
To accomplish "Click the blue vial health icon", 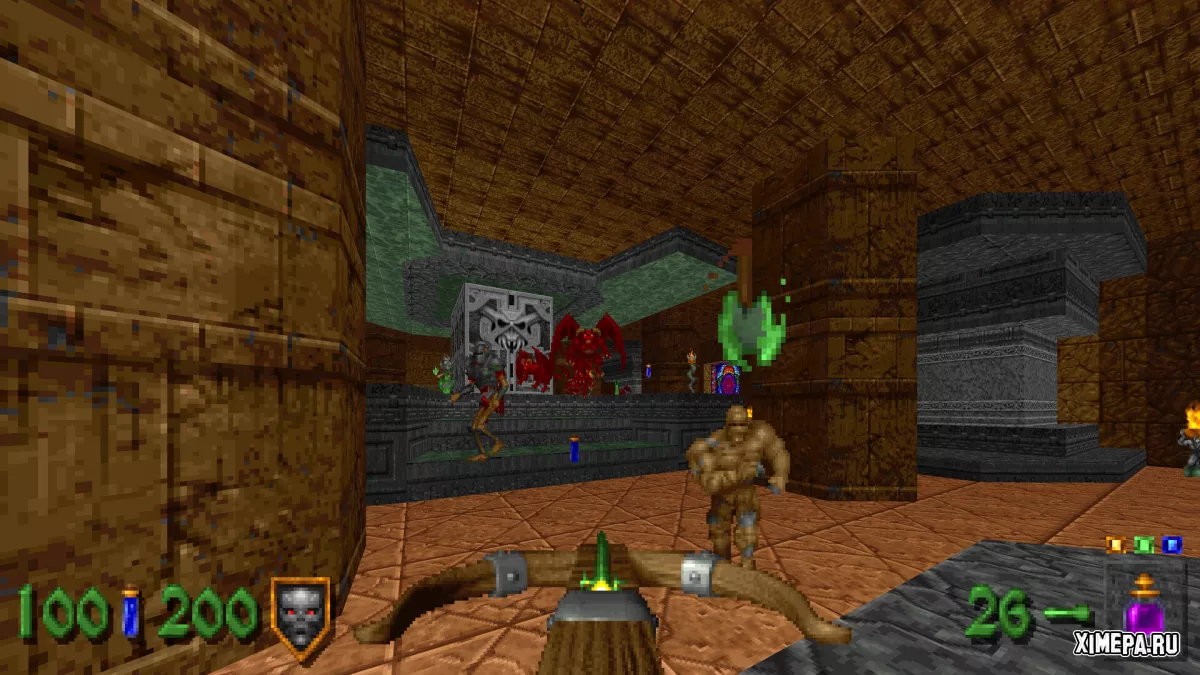I will click(131, 612).
